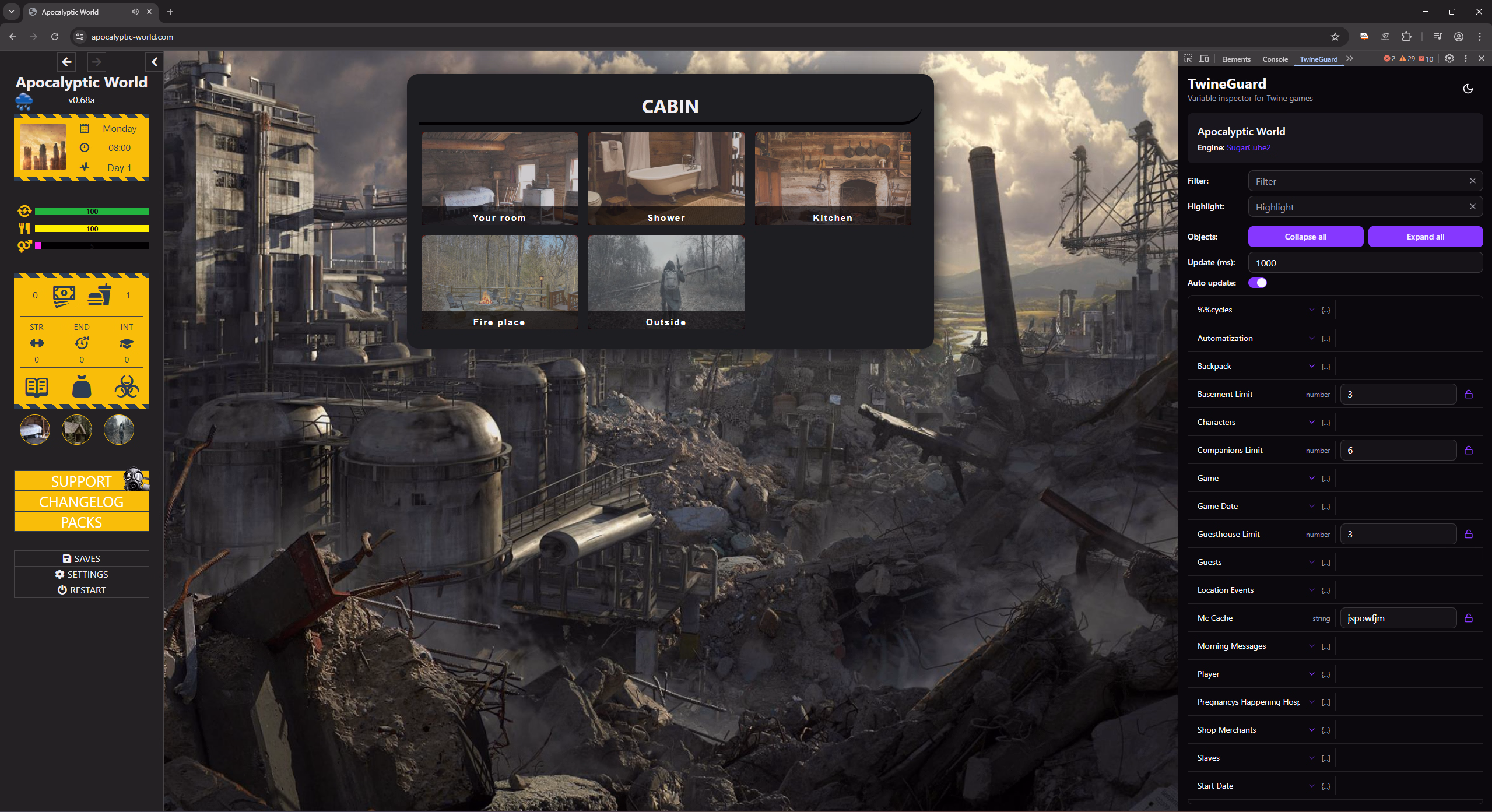
Task: Click the TwineGuard Expand all button
Action: point(1425,237)
